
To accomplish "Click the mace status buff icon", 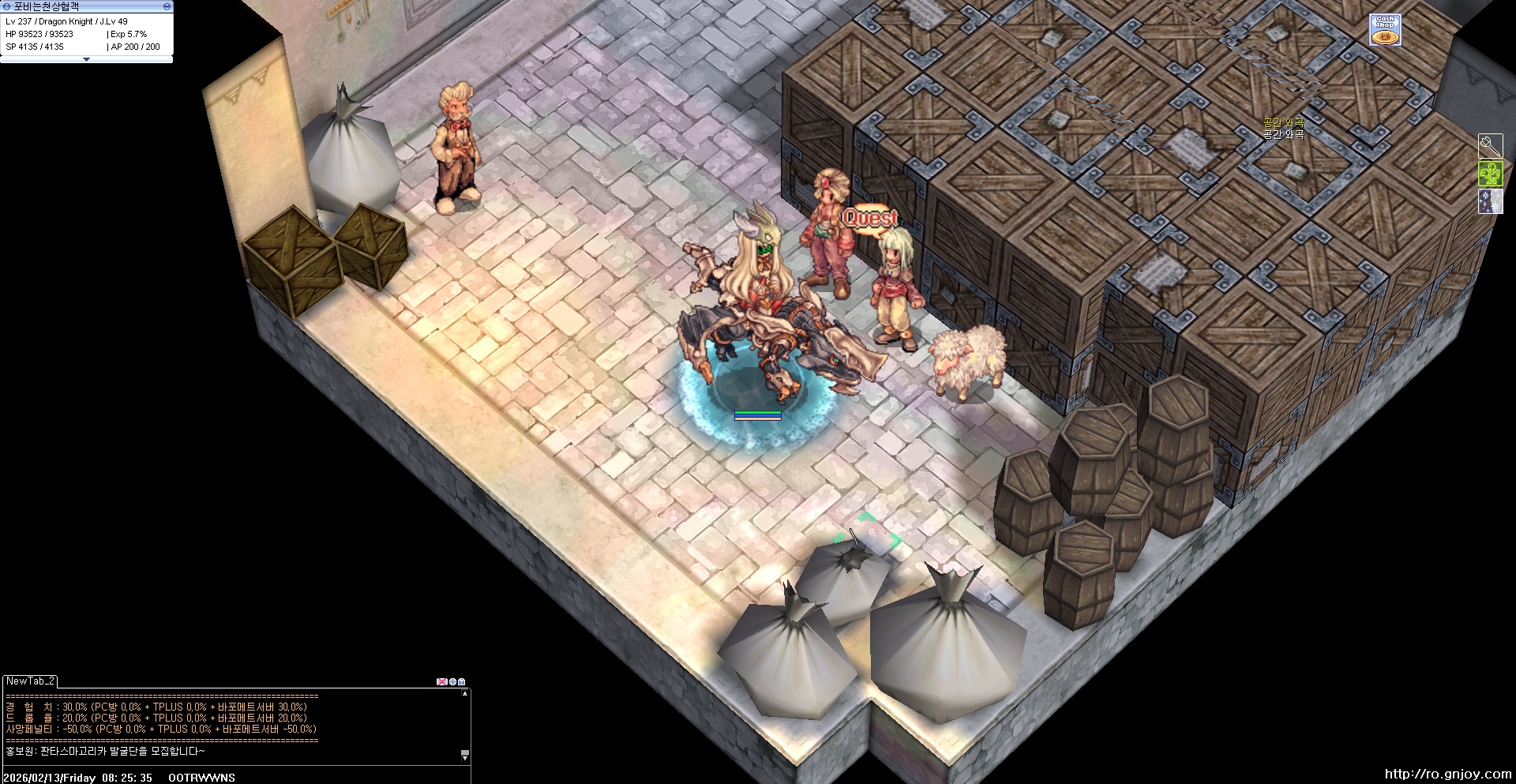I will click(1490, 146).
